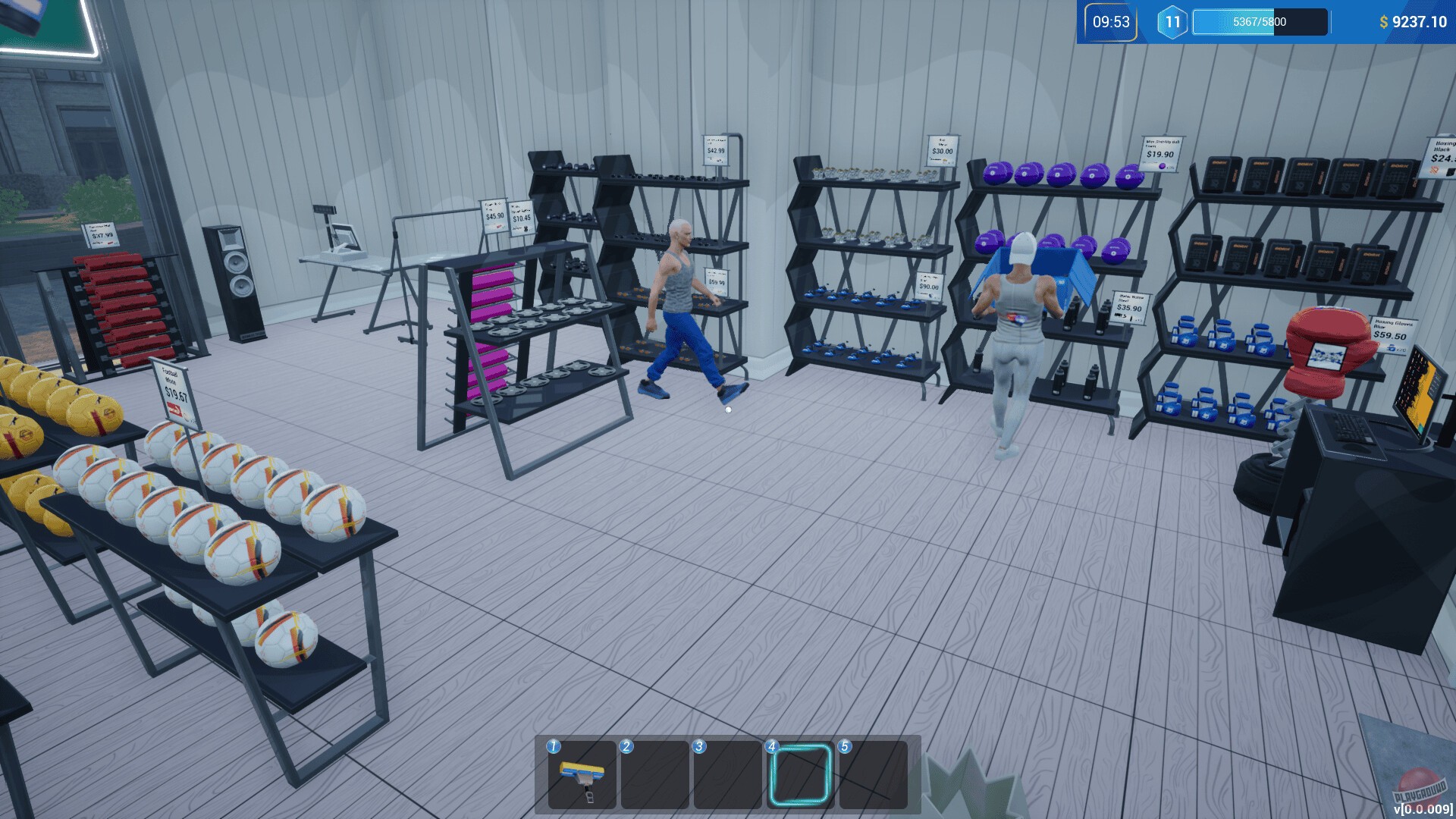This screenshot has width=1456, height=819.
Task: Select the empty hotbar slot 2
Action: [x=654, y=775]
